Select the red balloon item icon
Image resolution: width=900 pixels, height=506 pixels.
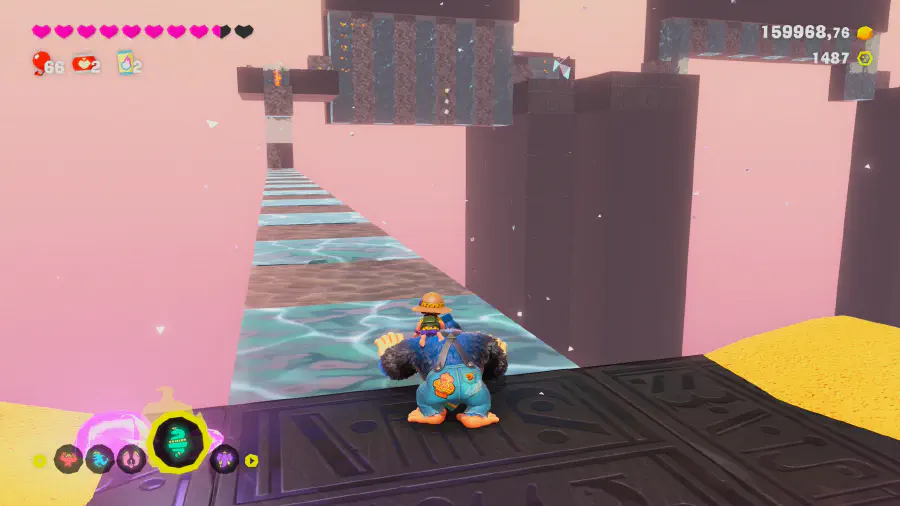pos(42,65)
